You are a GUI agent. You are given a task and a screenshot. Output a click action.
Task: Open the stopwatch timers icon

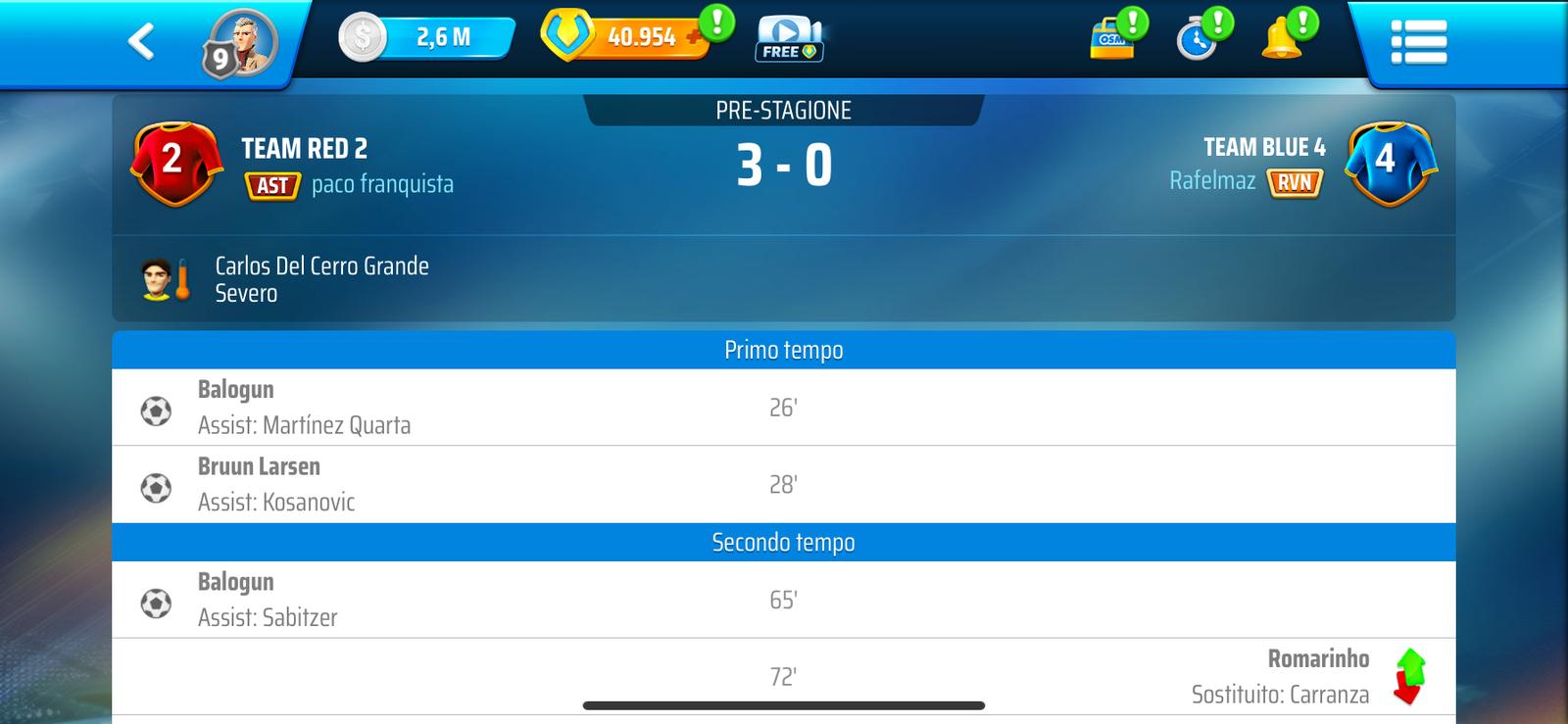1197,40
